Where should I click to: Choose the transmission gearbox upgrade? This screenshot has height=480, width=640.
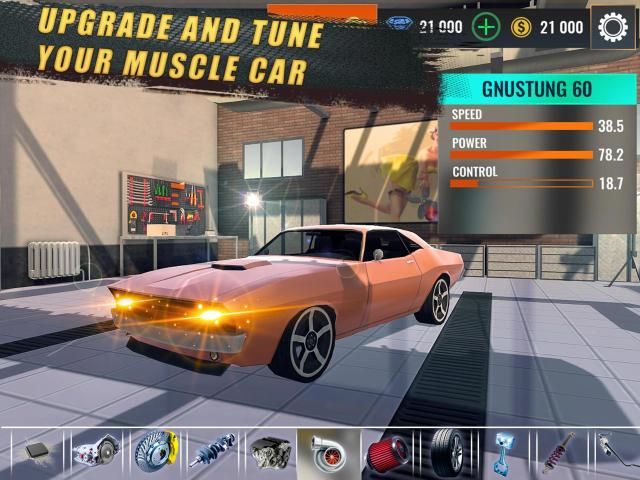tap(96, 452)
